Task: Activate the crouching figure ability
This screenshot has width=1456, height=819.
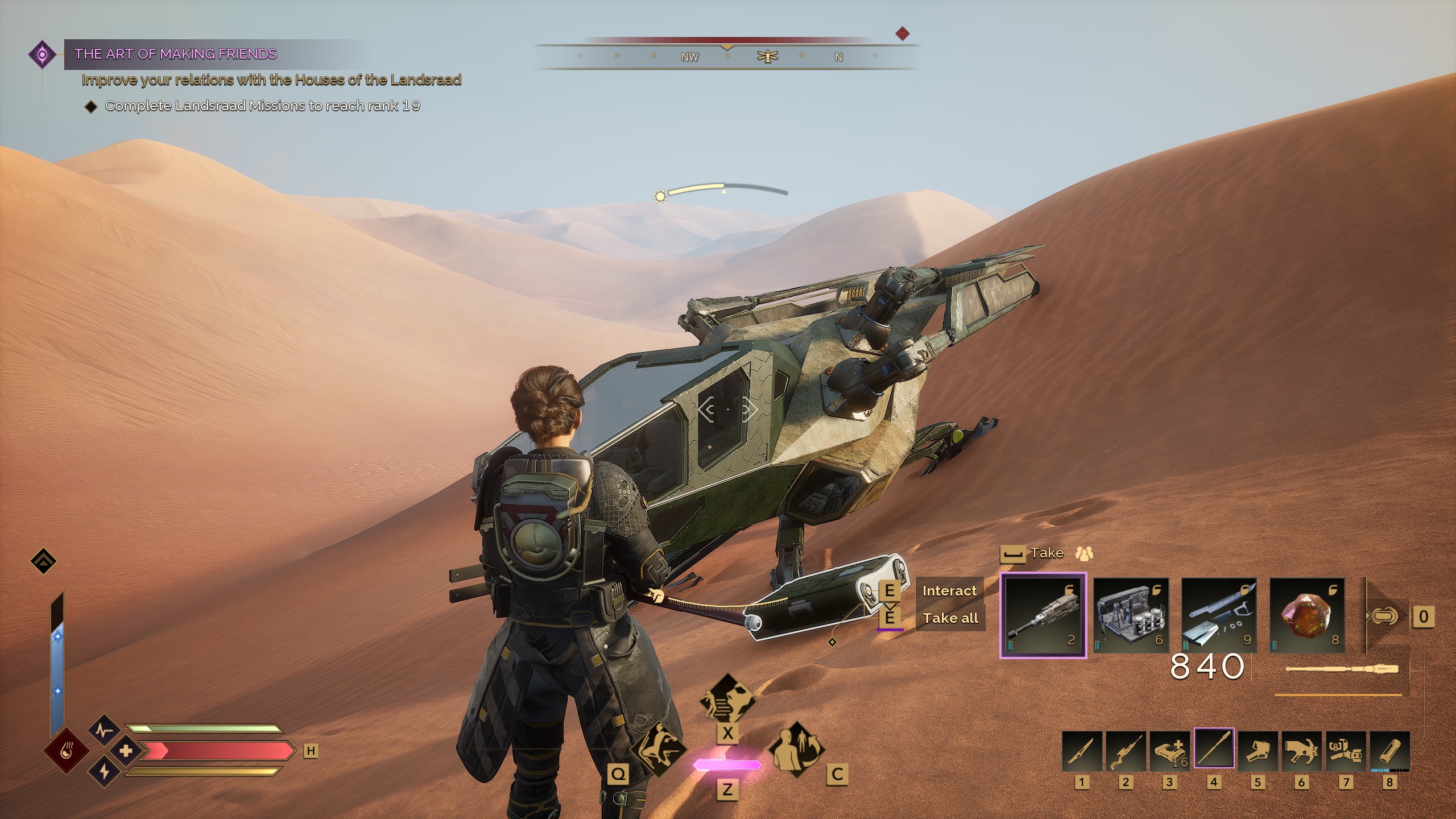Action: tap(658, 750)
